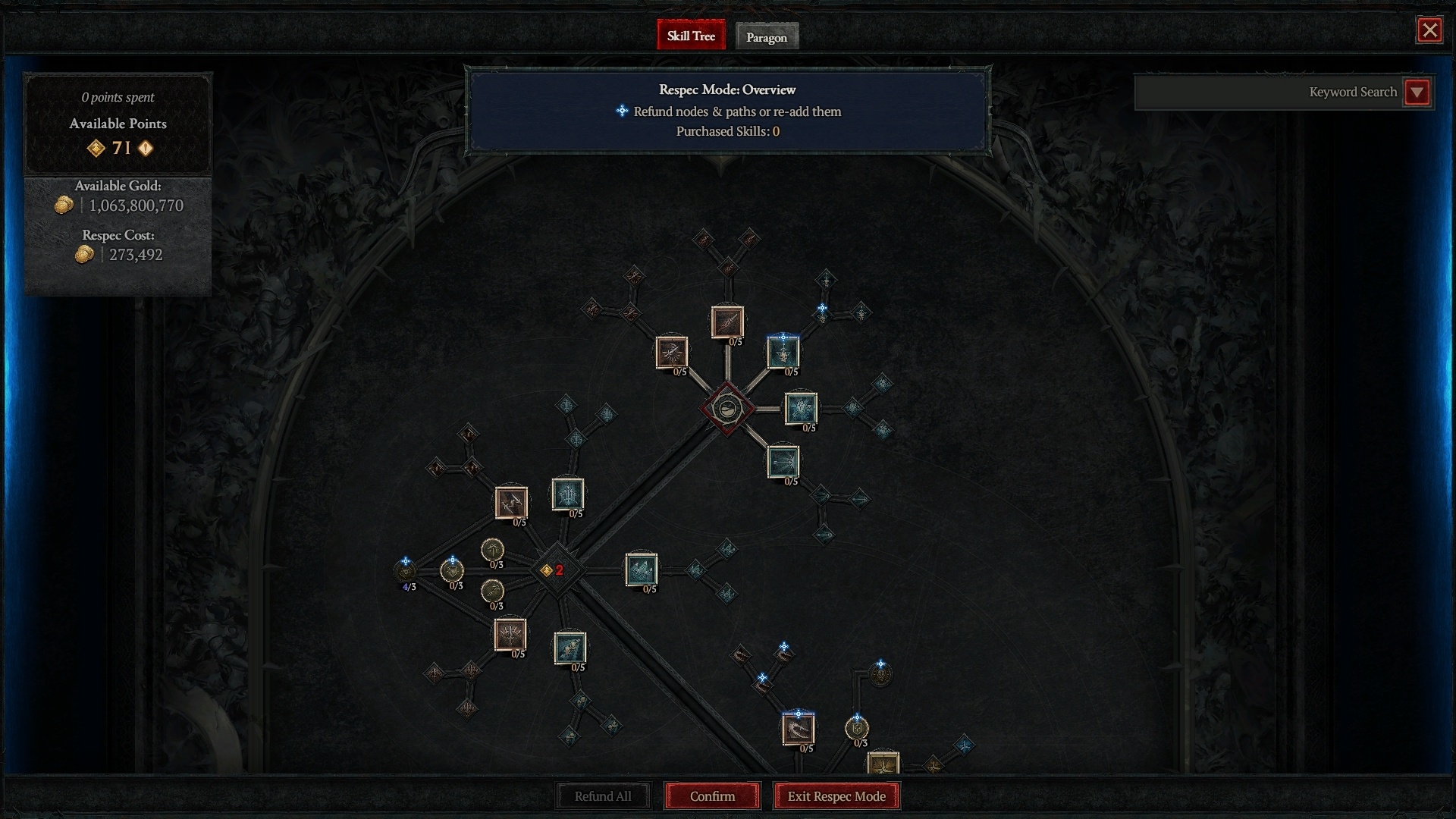Click Exit Respec Mode

[836, 796]
